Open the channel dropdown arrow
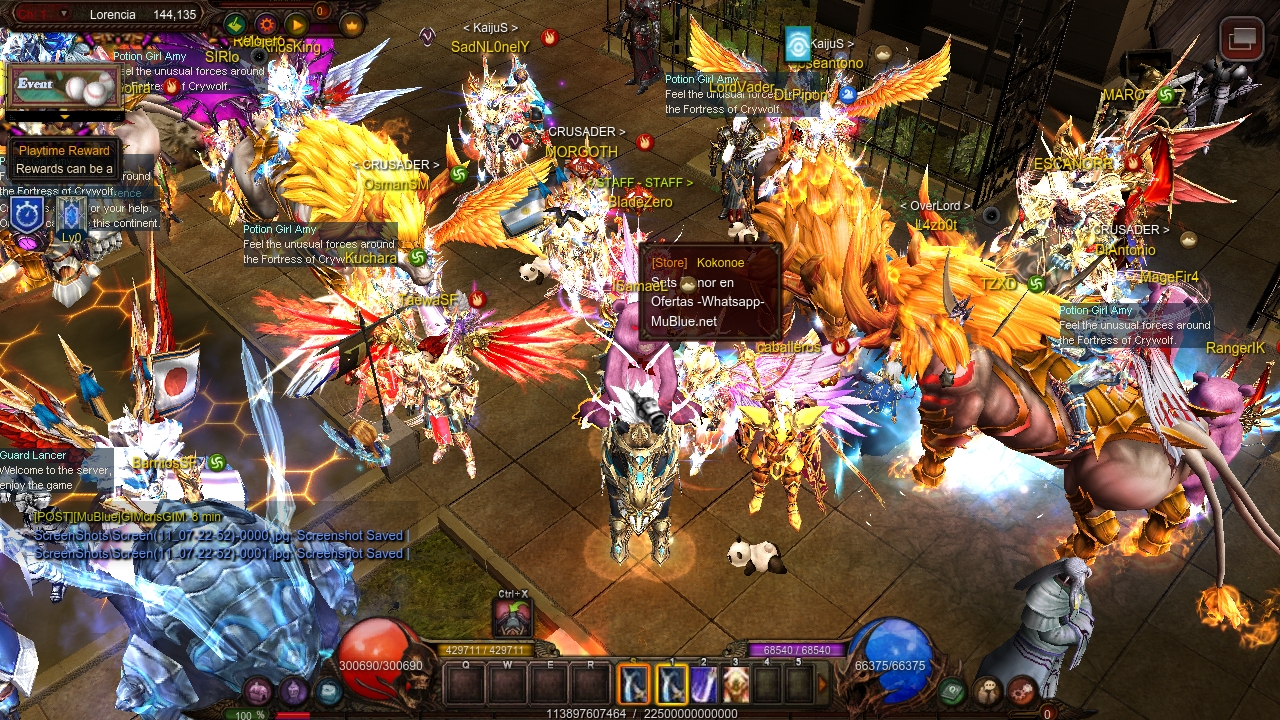The width and height of the screenshot is (1280, 720). tap(65, 14)
